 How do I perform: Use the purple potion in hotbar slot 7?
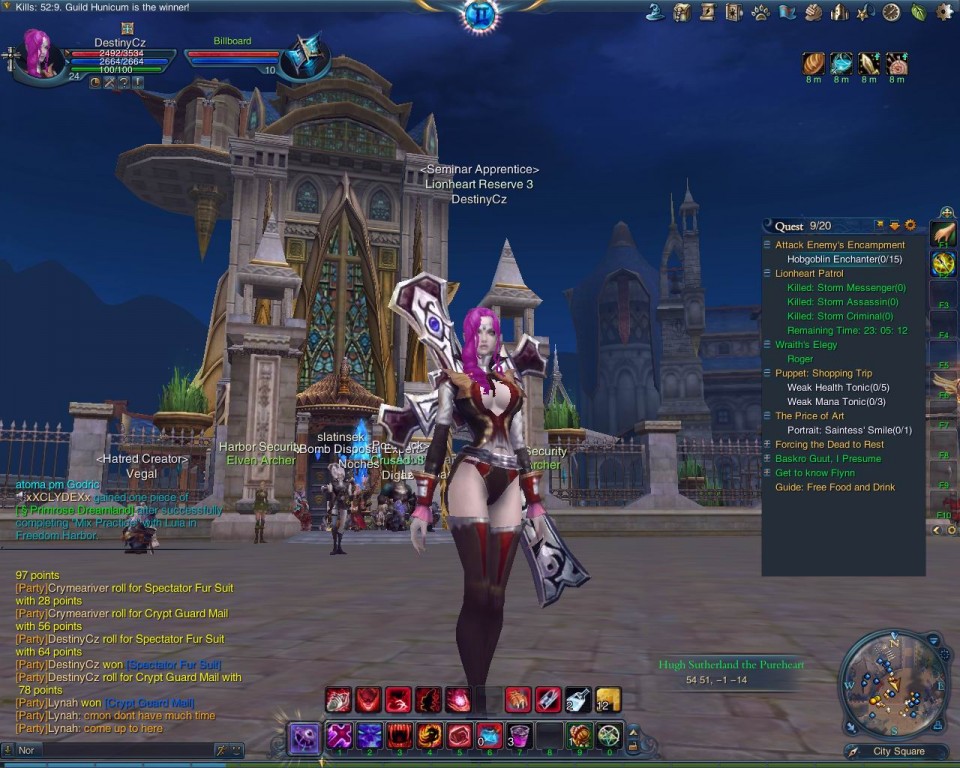pyautogui.click(x=519, y=736)
